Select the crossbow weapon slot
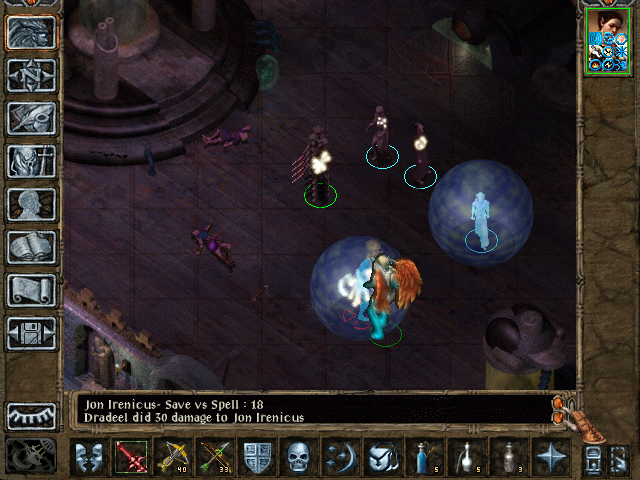 point(172,458)
